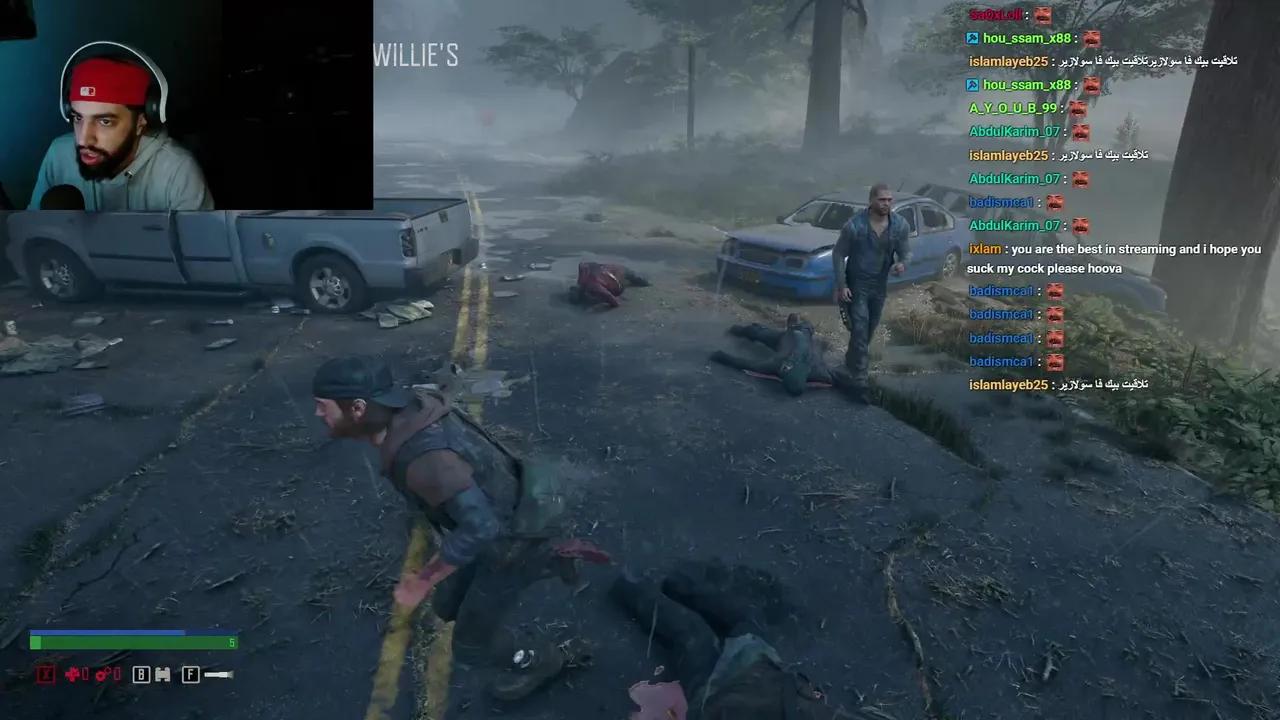Click the red X weapon slot icon
1280x720 pixels.
coord(45,674)
